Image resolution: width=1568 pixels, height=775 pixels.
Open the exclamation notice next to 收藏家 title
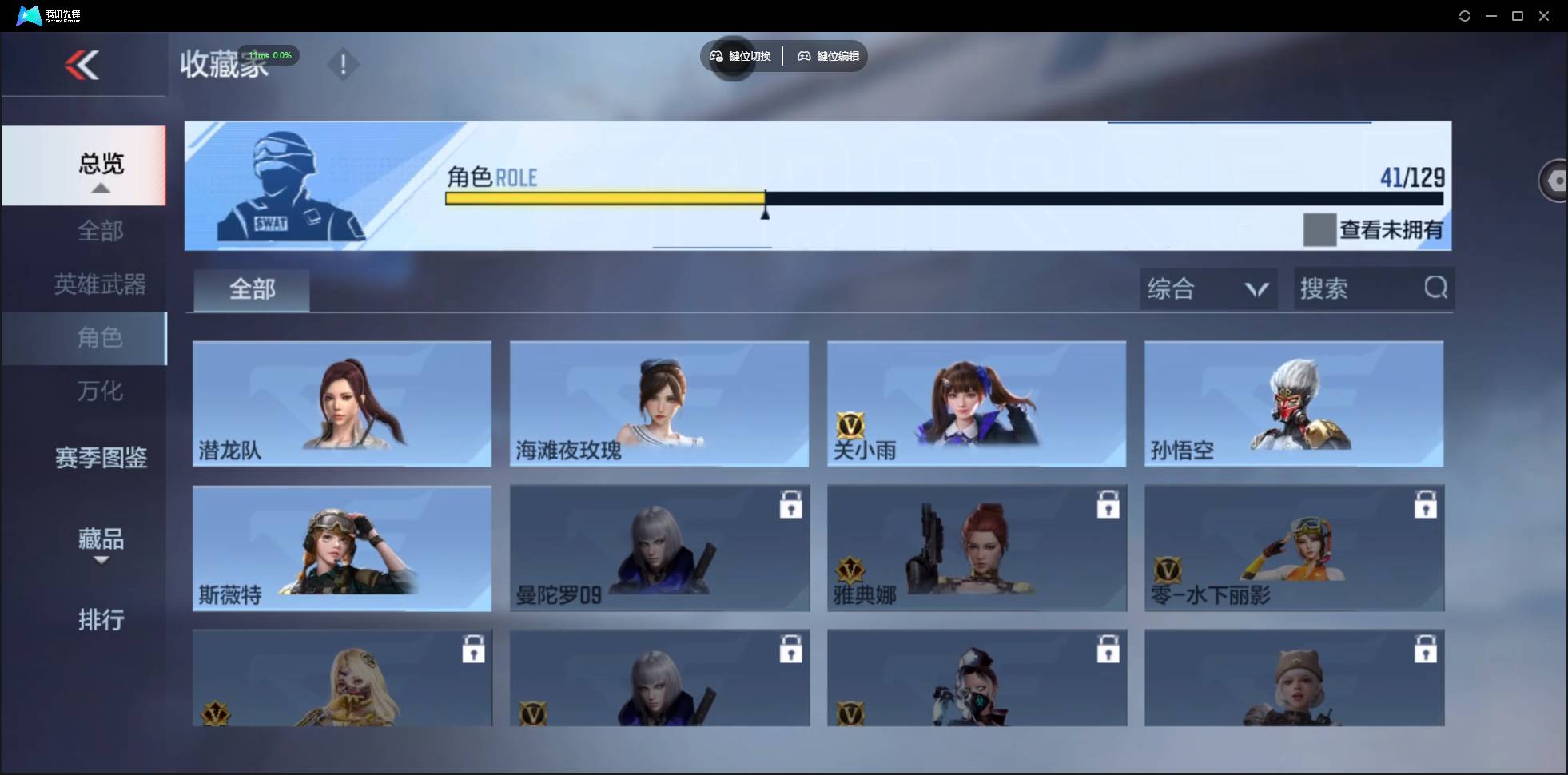coord(343,64)
